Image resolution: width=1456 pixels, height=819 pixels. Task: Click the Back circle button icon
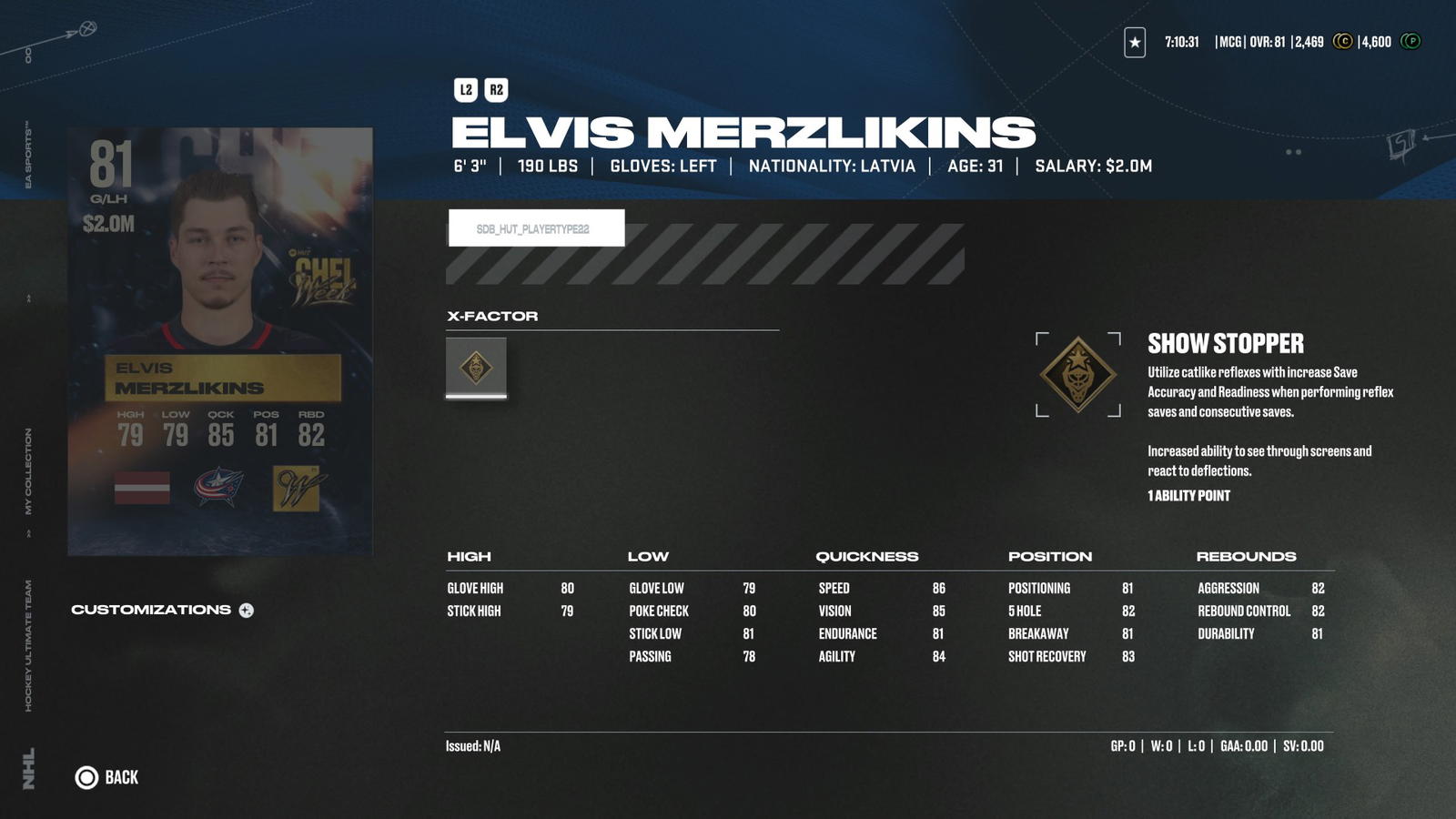pos(87,777)
